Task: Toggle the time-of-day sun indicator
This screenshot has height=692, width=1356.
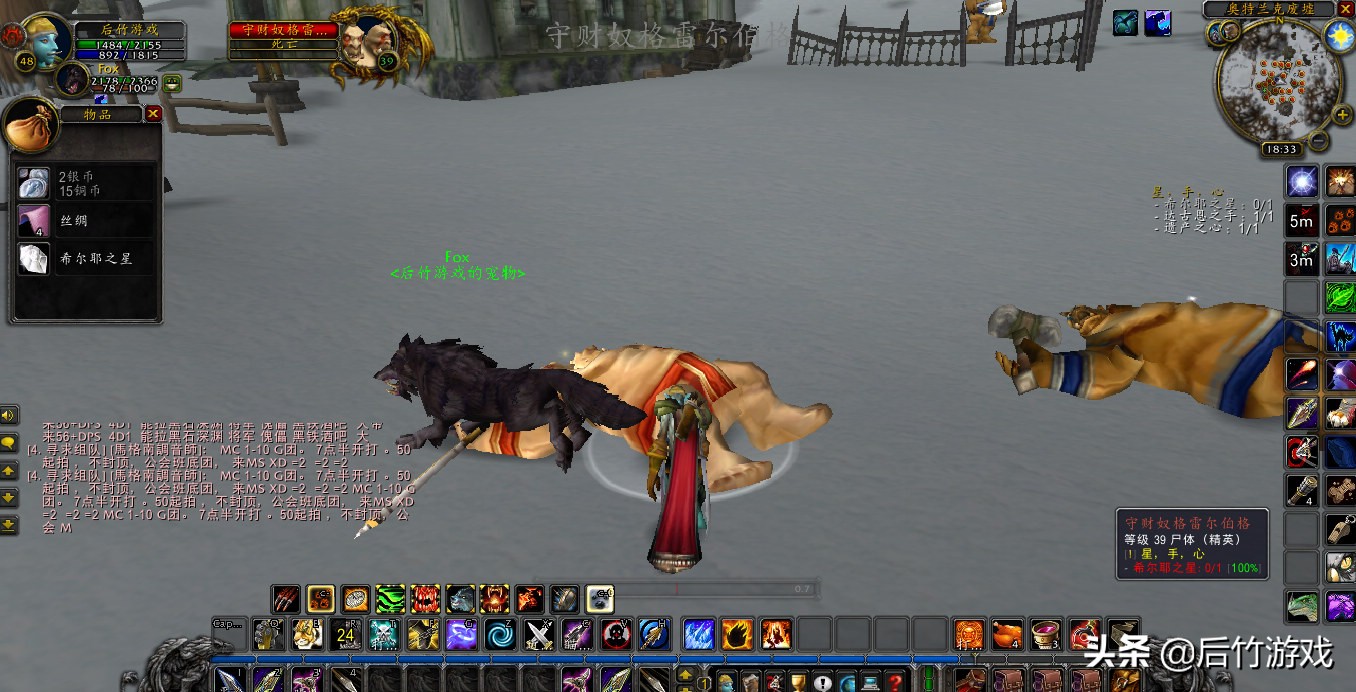Action: (x=1338, y=35)
